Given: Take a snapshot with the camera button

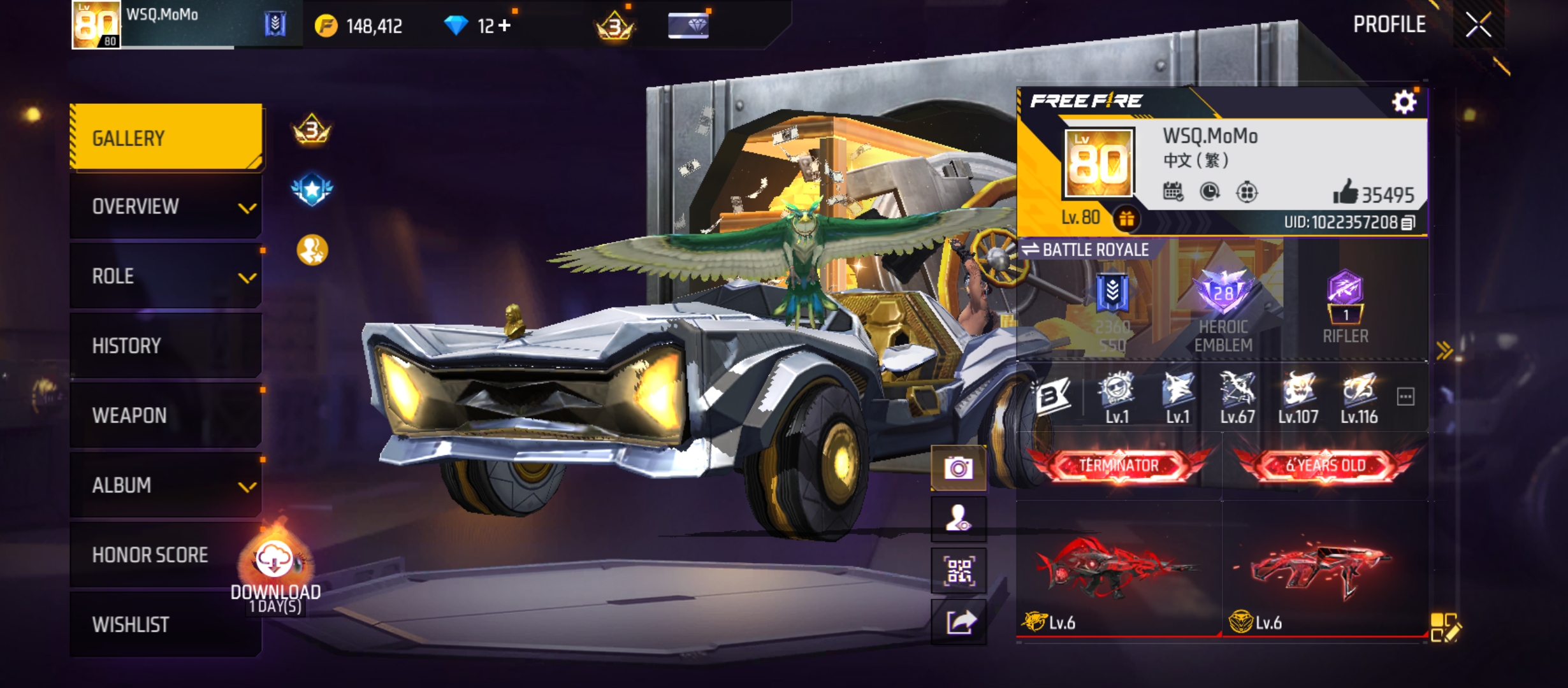Looking at the screenshot, I should coord(958,469).
